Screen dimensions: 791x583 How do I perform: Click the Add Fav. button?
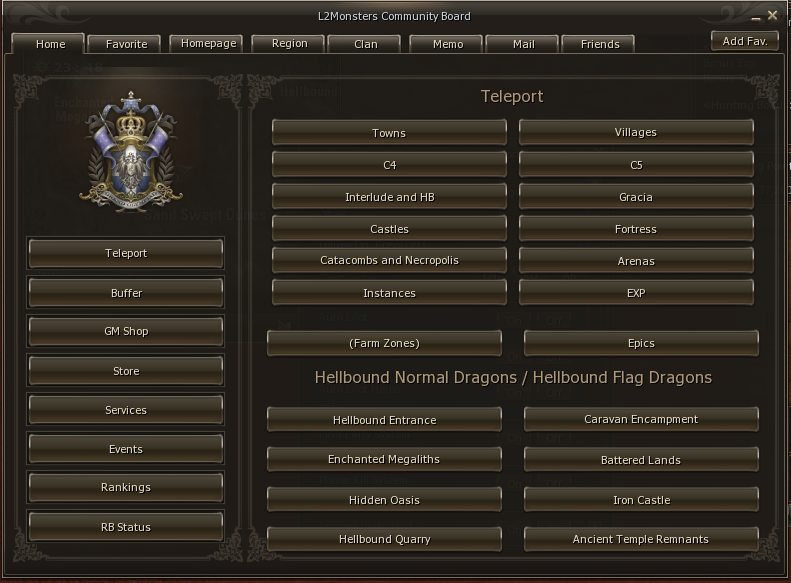[x=744, y=41]
